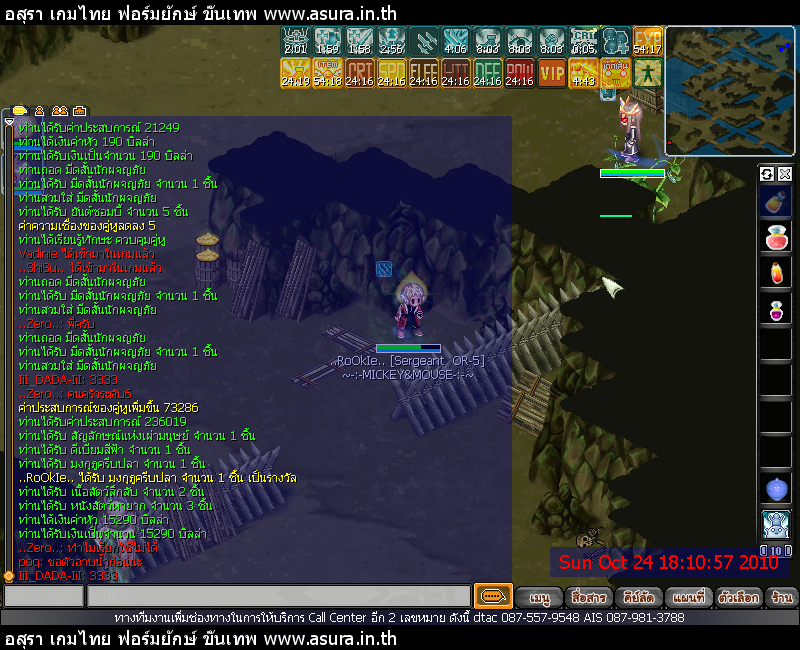Viewport: 800px width, 650px height.
Task: Click the EXP buff icon
Action: click(648, 41)
